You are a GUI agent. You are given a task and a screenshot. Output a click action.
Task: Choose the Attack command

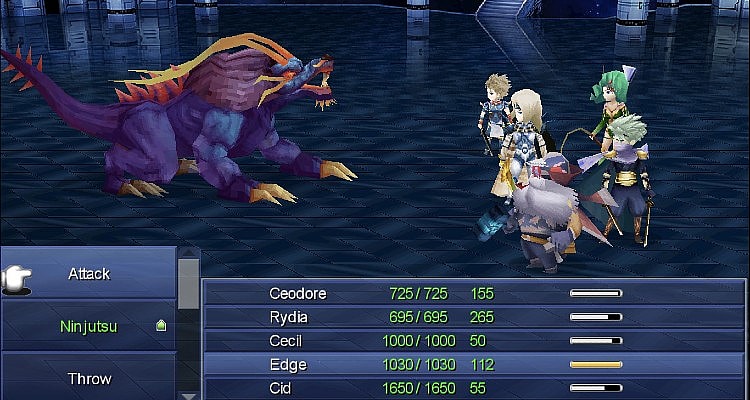point(89,273)
